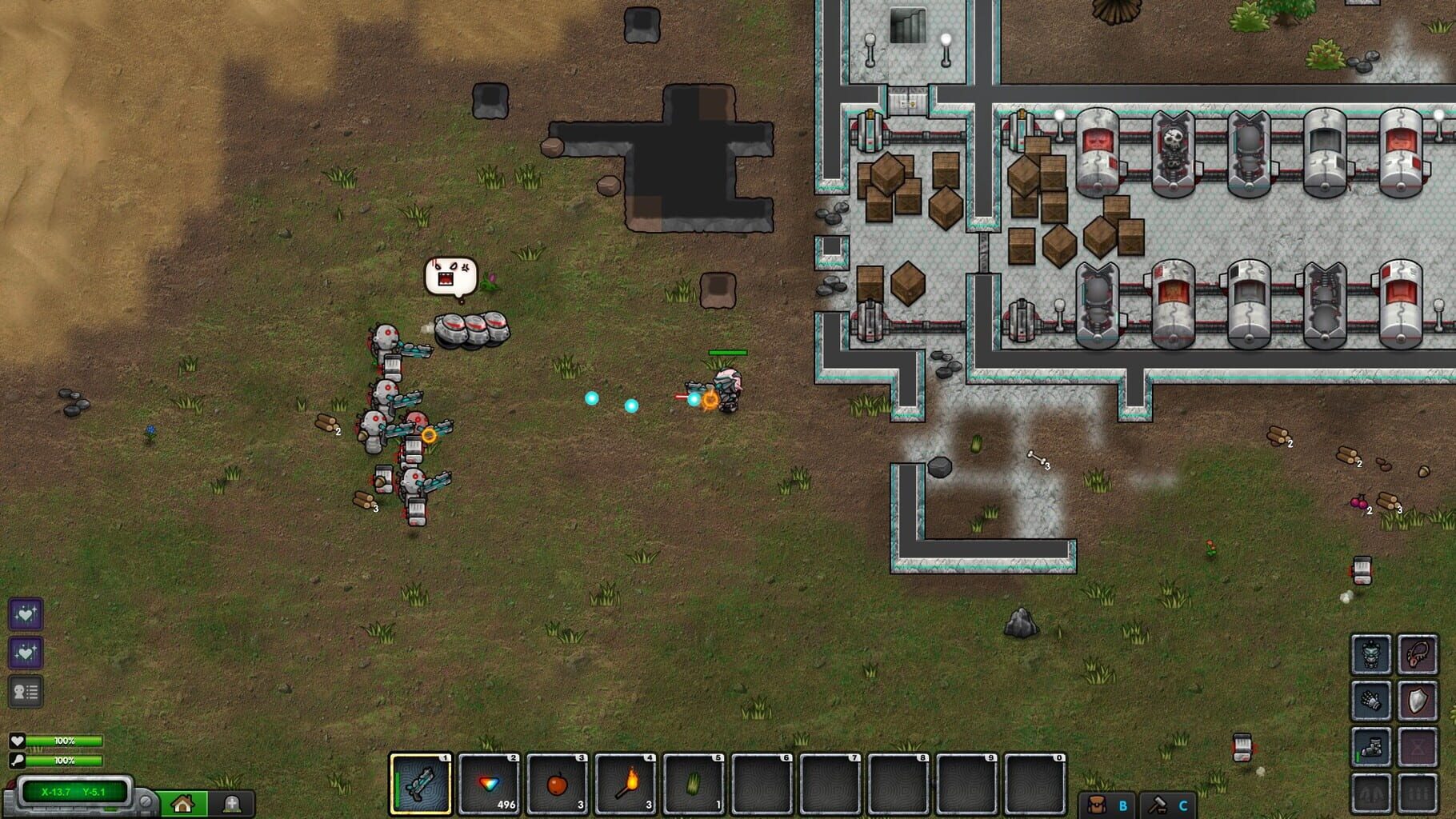
Task: Toggle the top sparkle-heart buff icon
Action: 26,614
